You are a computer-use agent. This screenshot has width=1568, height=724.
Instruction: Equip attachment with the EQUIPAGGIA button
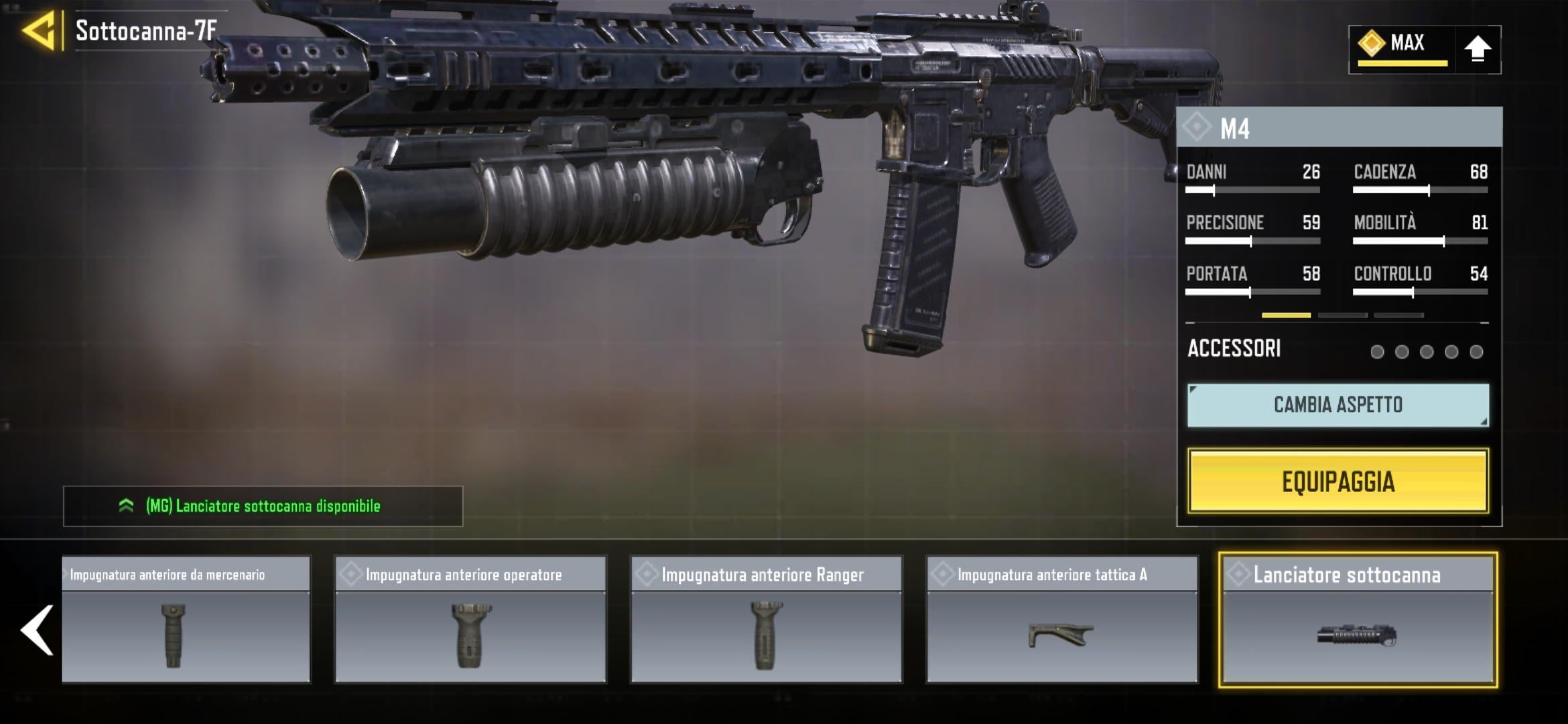(1337, 481)
